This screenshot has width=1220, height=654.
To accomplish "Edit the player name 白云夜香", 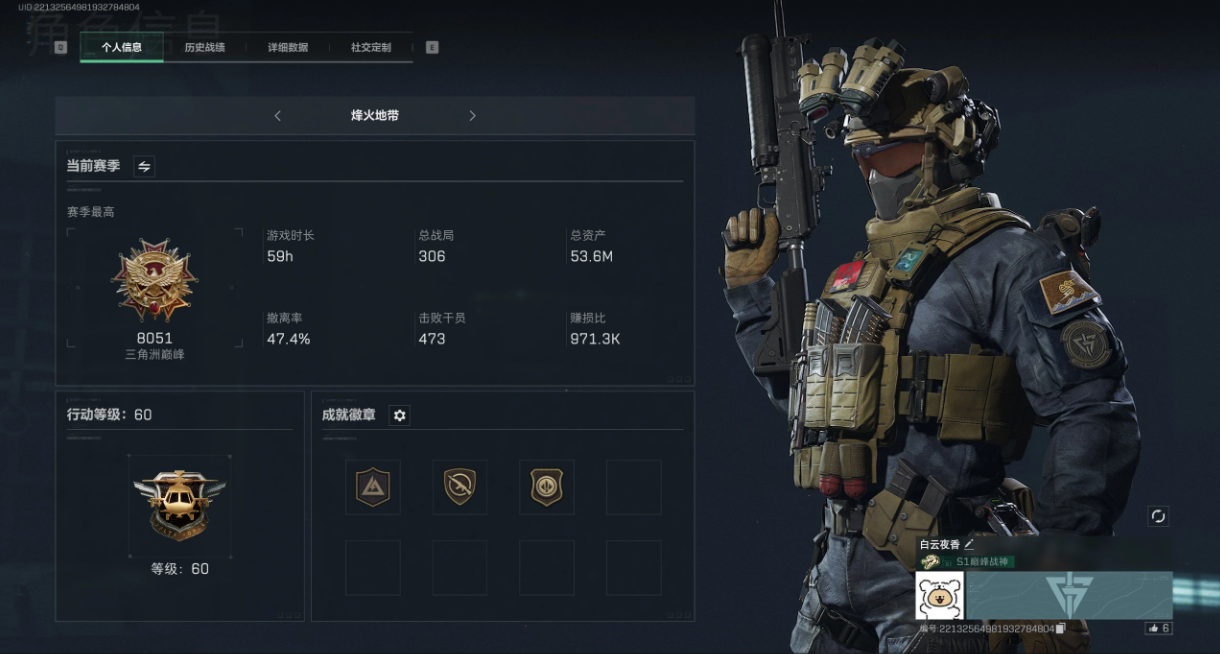I will (969, 545).
